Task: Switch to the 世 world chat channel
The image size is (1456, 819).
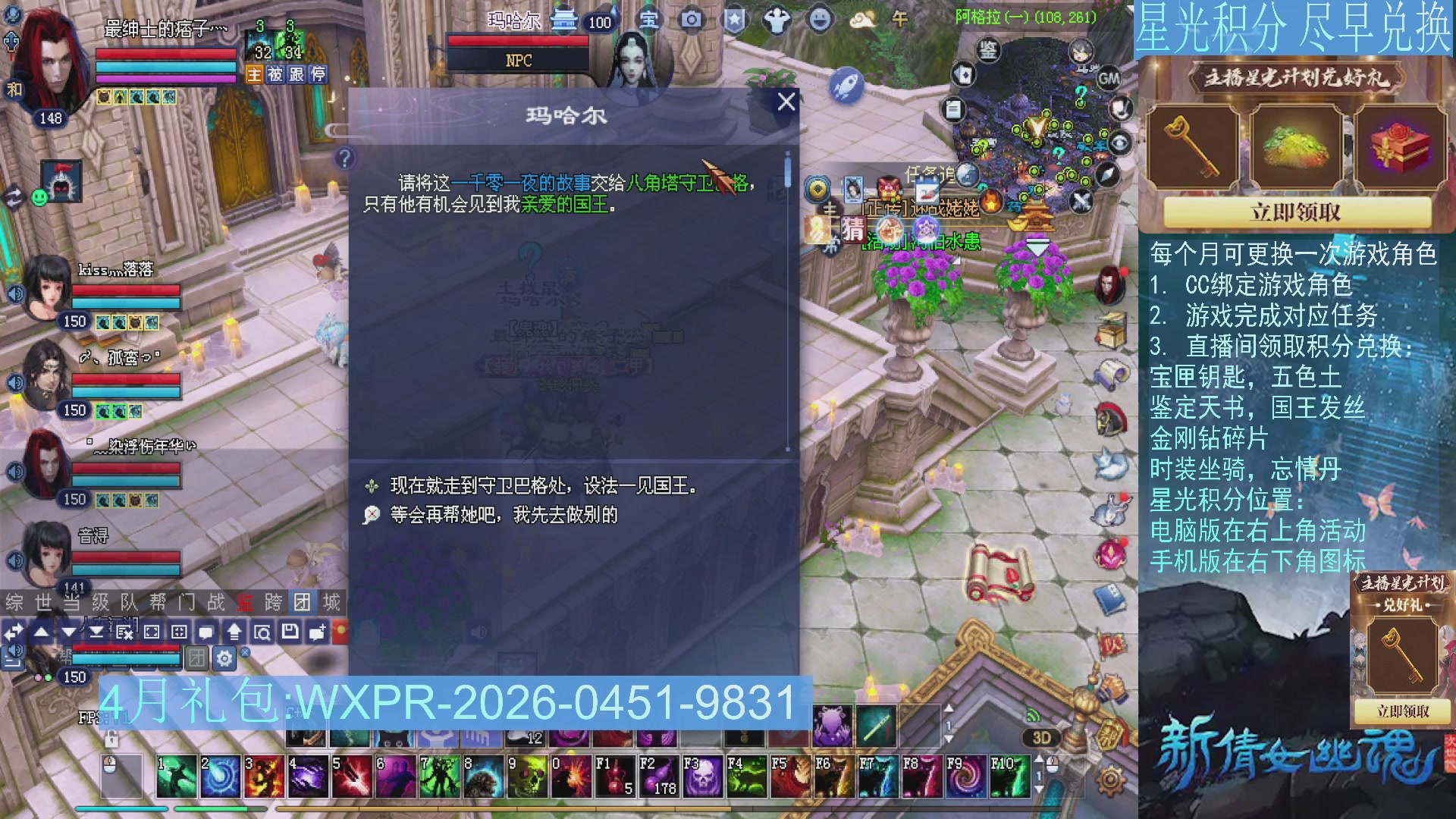Action: 42,601
